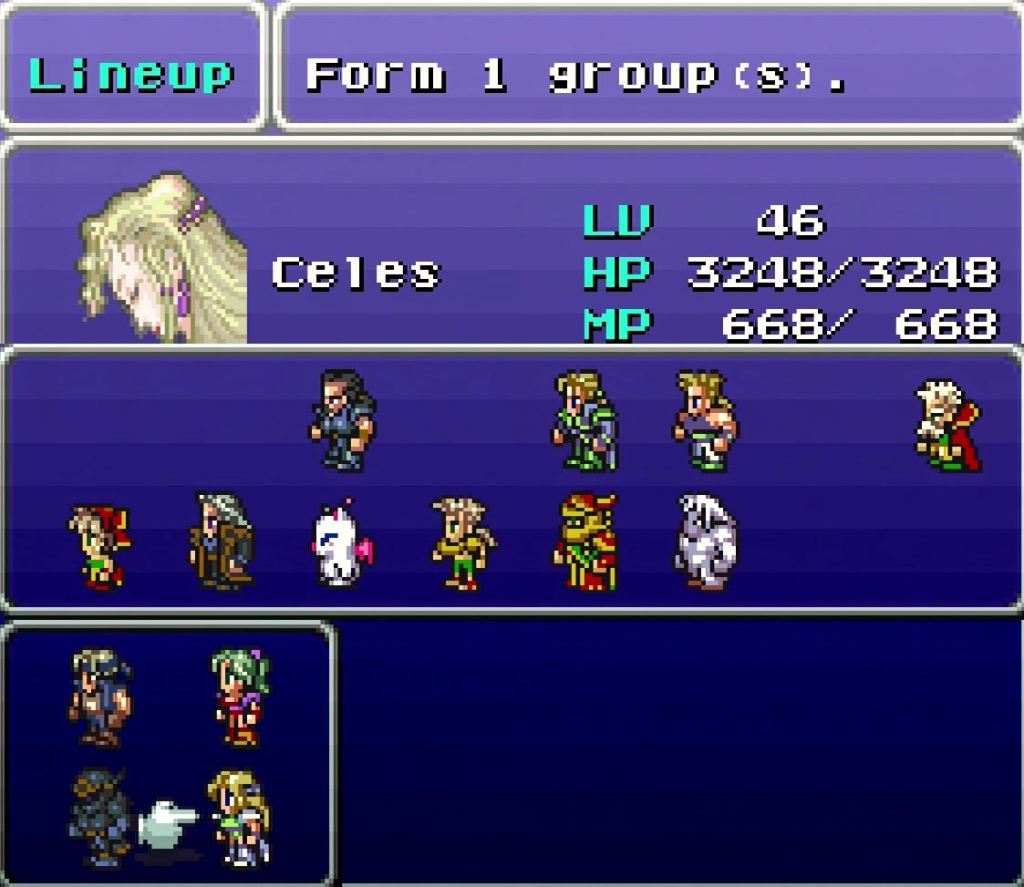Choose Relm wearing the red hat

point(99,546)
